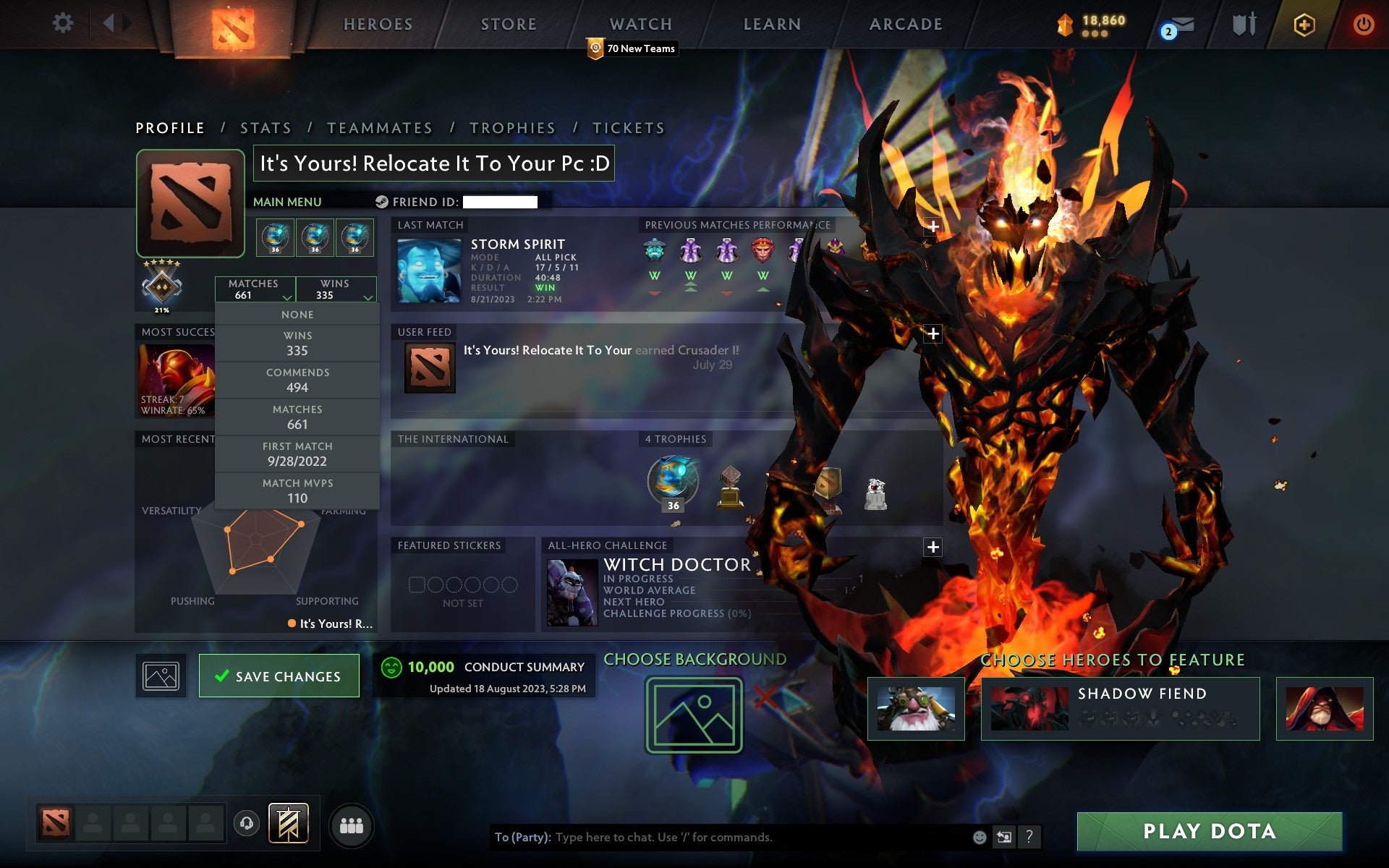Open the Stats tab
The height and width of the screenshot is (868, 1389).
[266, 127]
